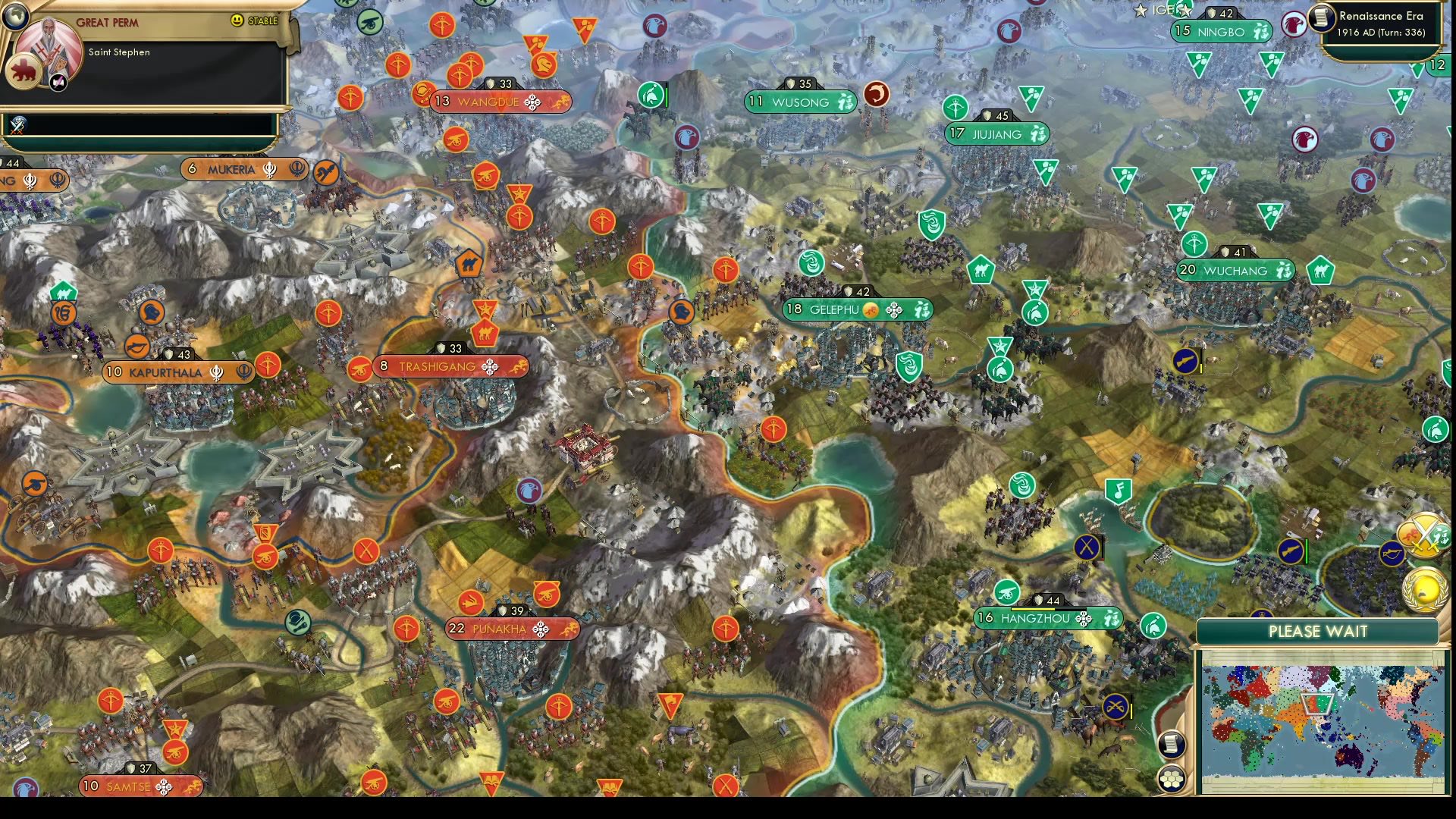
Task: Click the Great Perm city-state panel header
Action: point(108,21)
